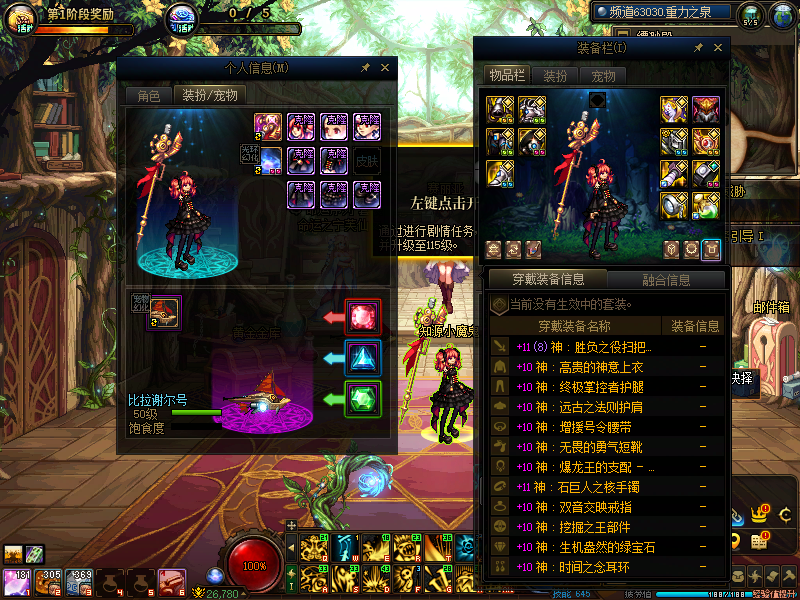The height and width of the screenshot is (600, 800).
Task: Open the 宠物 pet tab in equipment window
Action: pos(603,75)
